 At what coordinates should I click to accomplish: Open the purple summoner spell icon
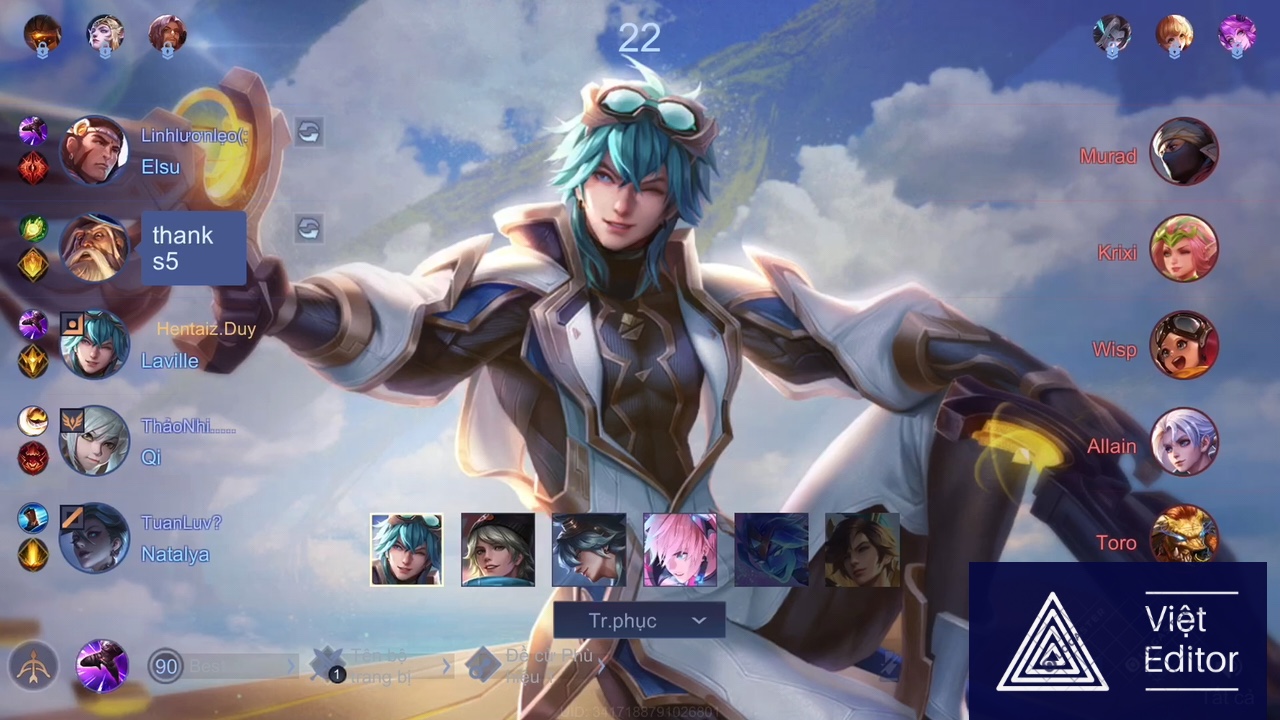click(102, 666)
